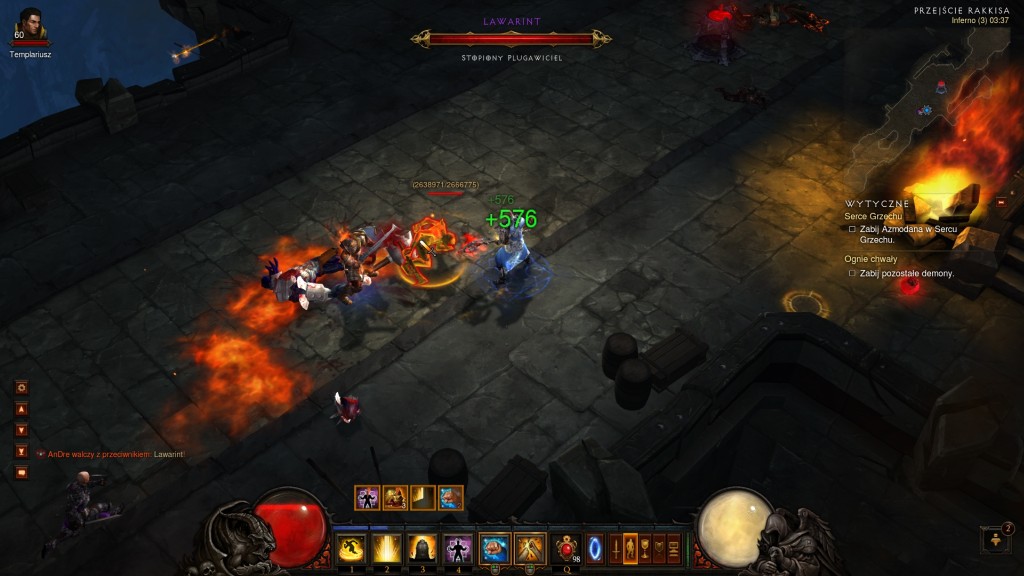
Task: Drink the red health potion
Action: pyautogui.click(x=568, y=548)
